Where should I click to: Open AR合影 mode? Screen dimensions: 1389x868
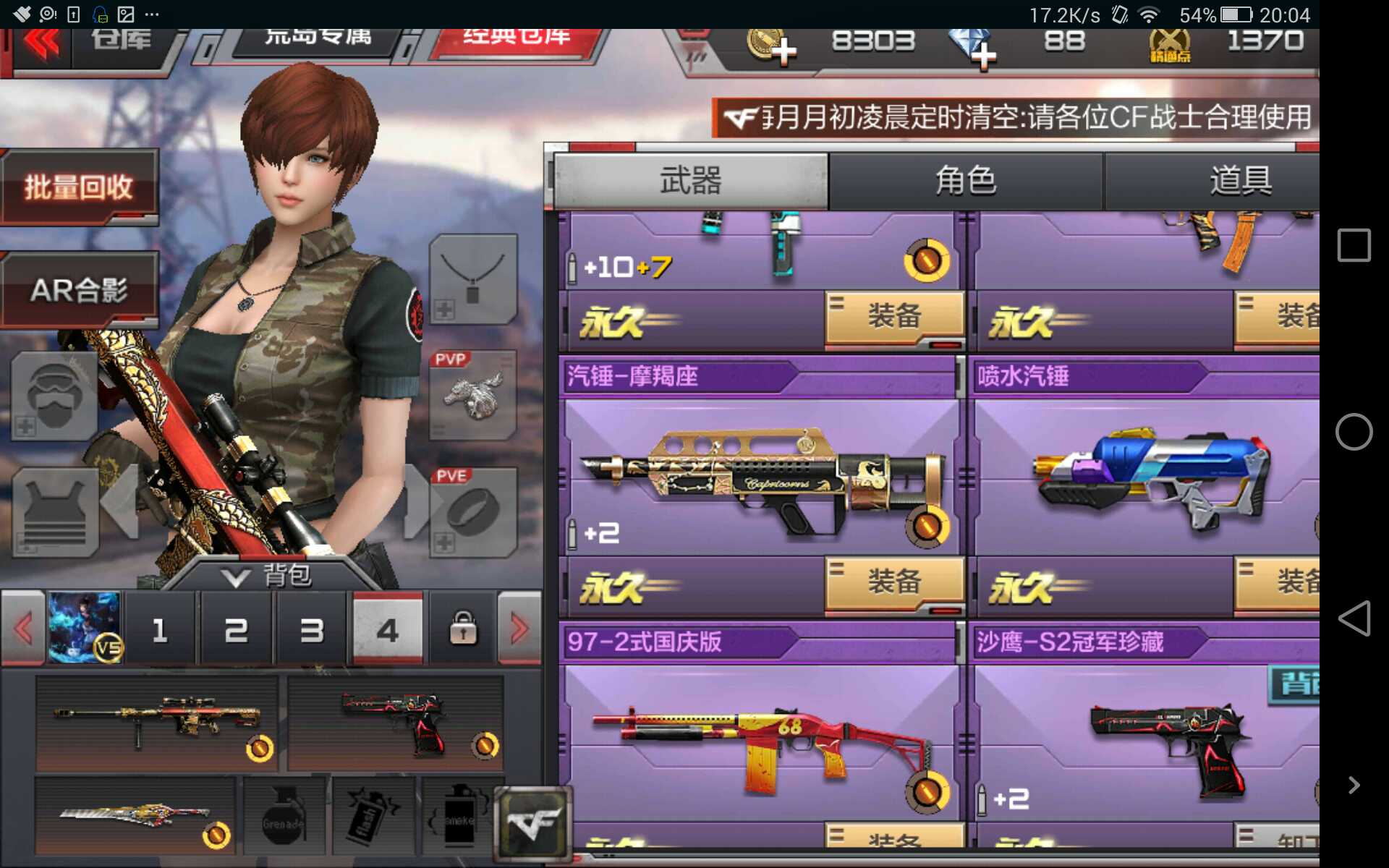(x=80, y=289)
